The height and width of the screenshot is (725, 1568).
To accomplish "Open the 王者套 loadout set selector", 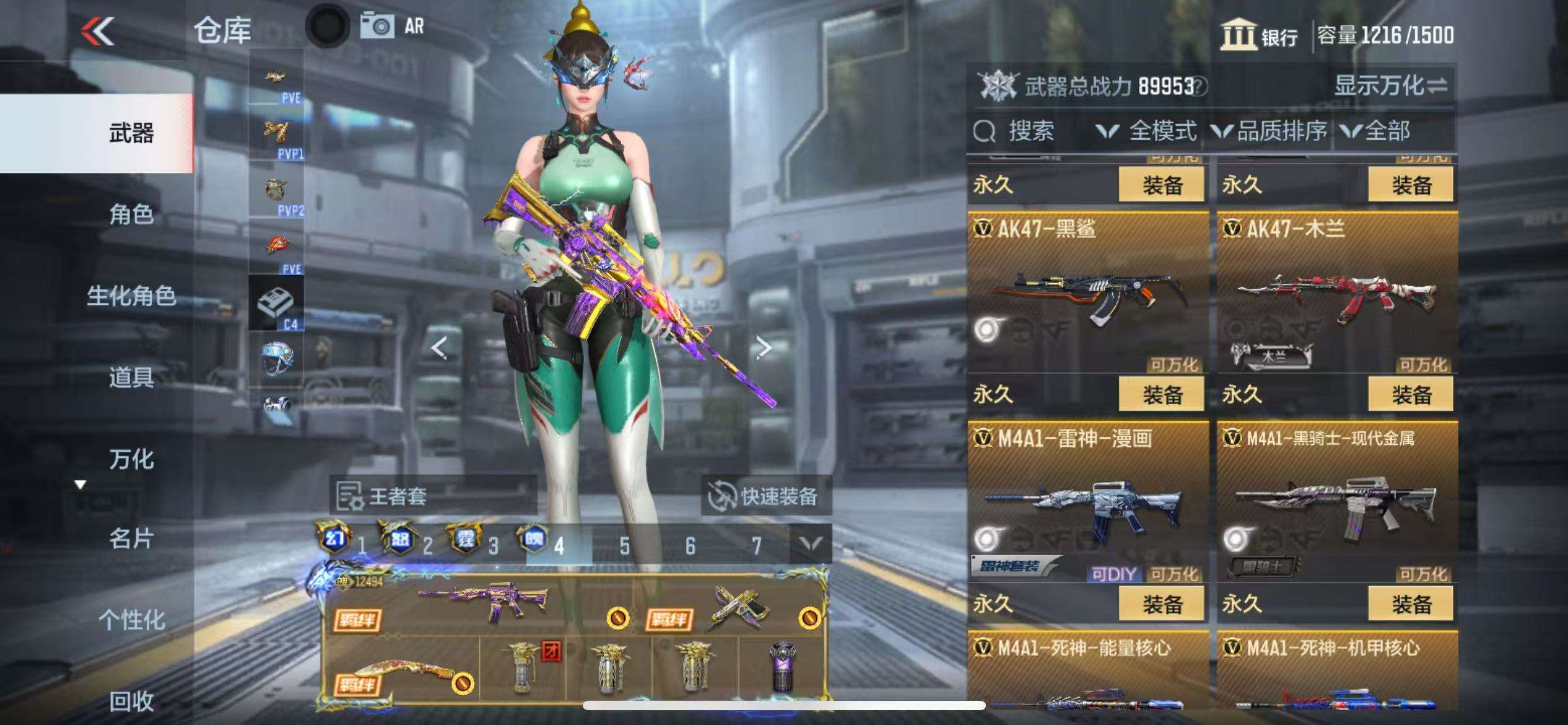I will click(x=432, y=496).
